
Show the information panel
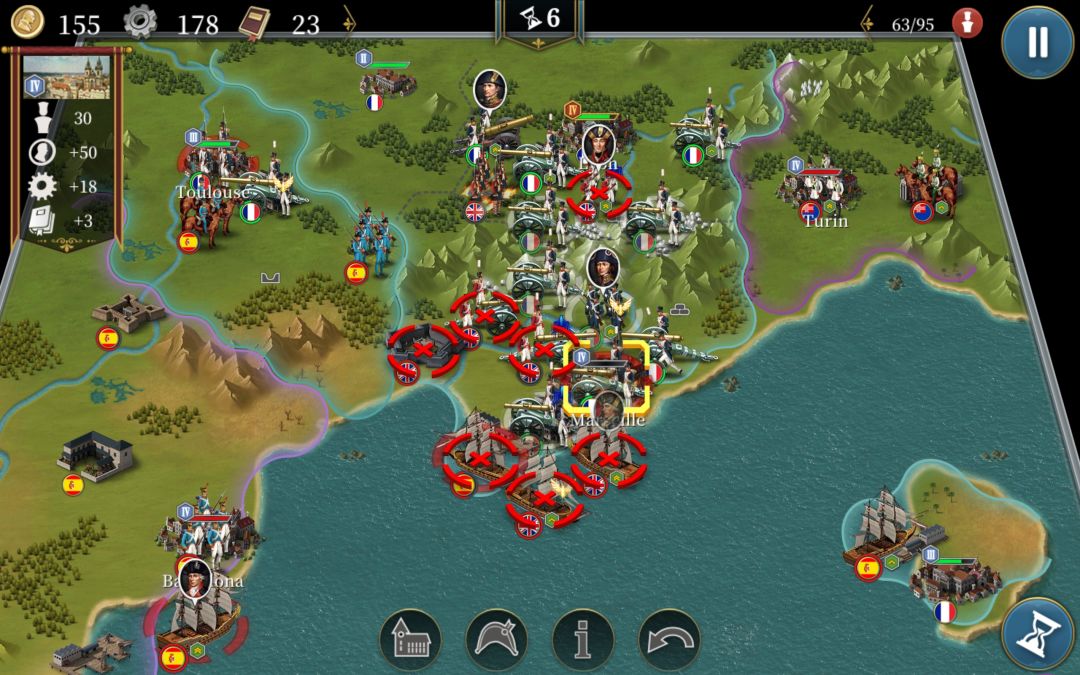point(583,640)
